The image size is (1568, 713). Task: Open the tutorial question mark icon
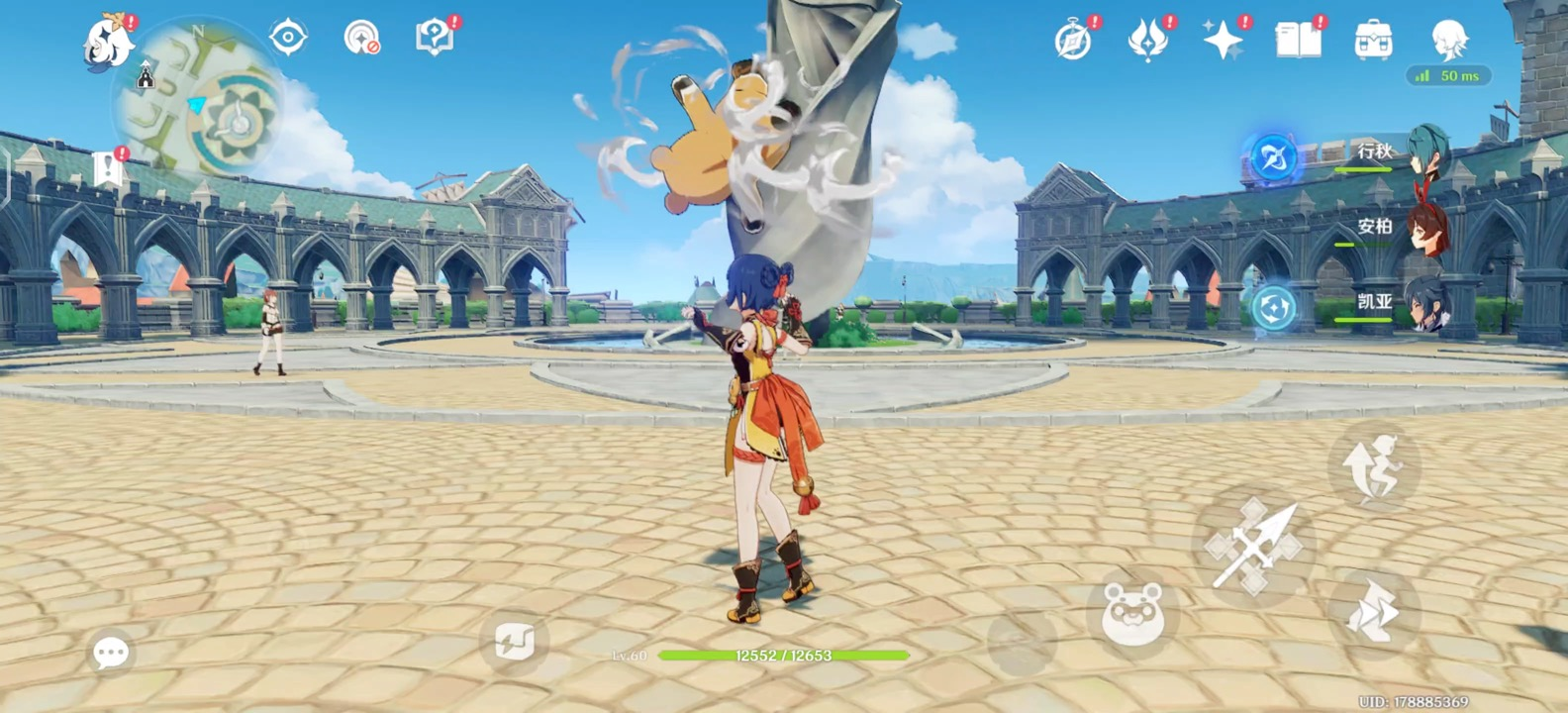click(434, 39)
